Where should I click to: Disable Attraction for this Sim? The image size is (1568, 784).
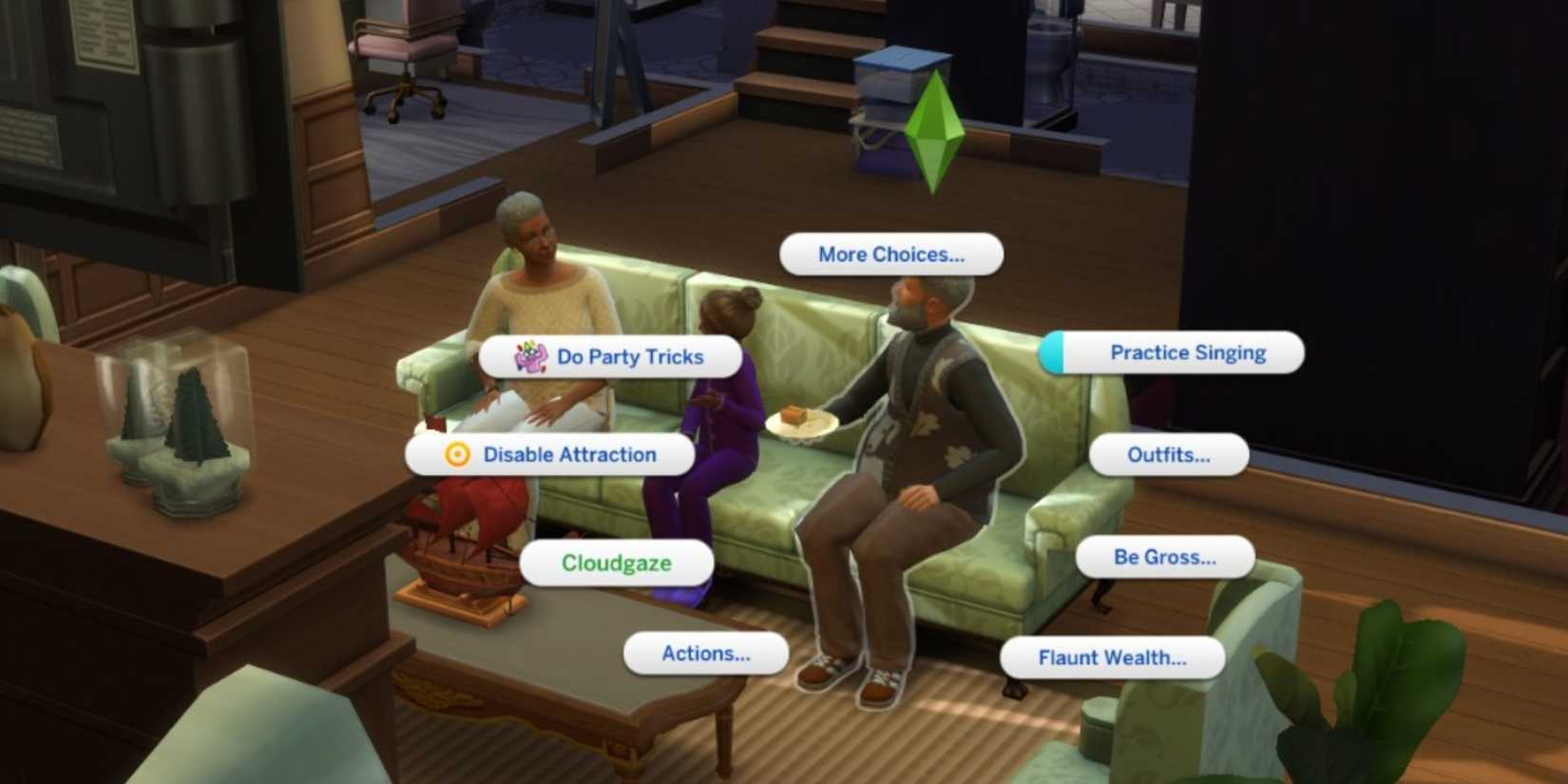pos(568,454)
